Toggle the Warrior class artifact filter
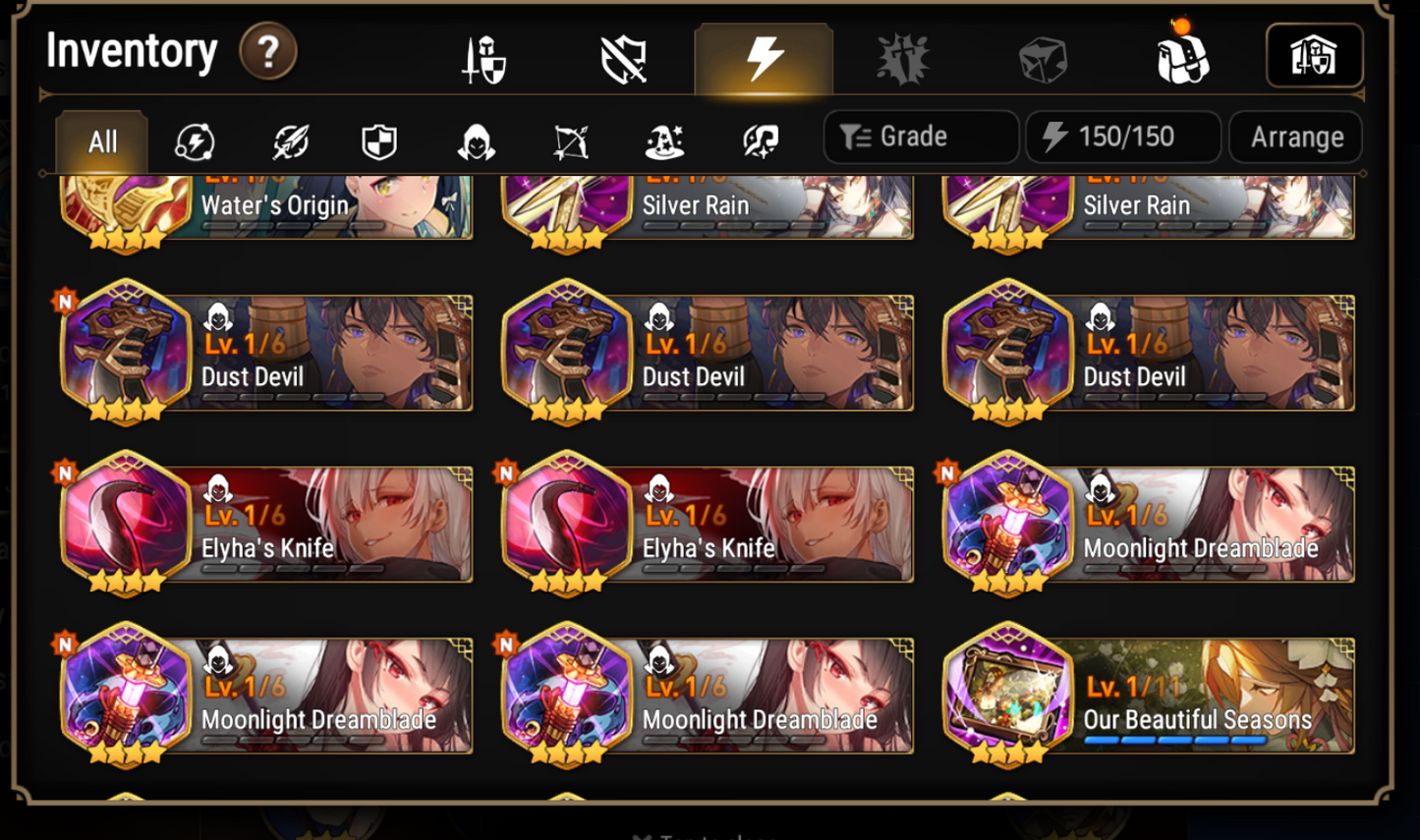The width and height of the screenshot is (1420, 840). click(x=290, y=141)
